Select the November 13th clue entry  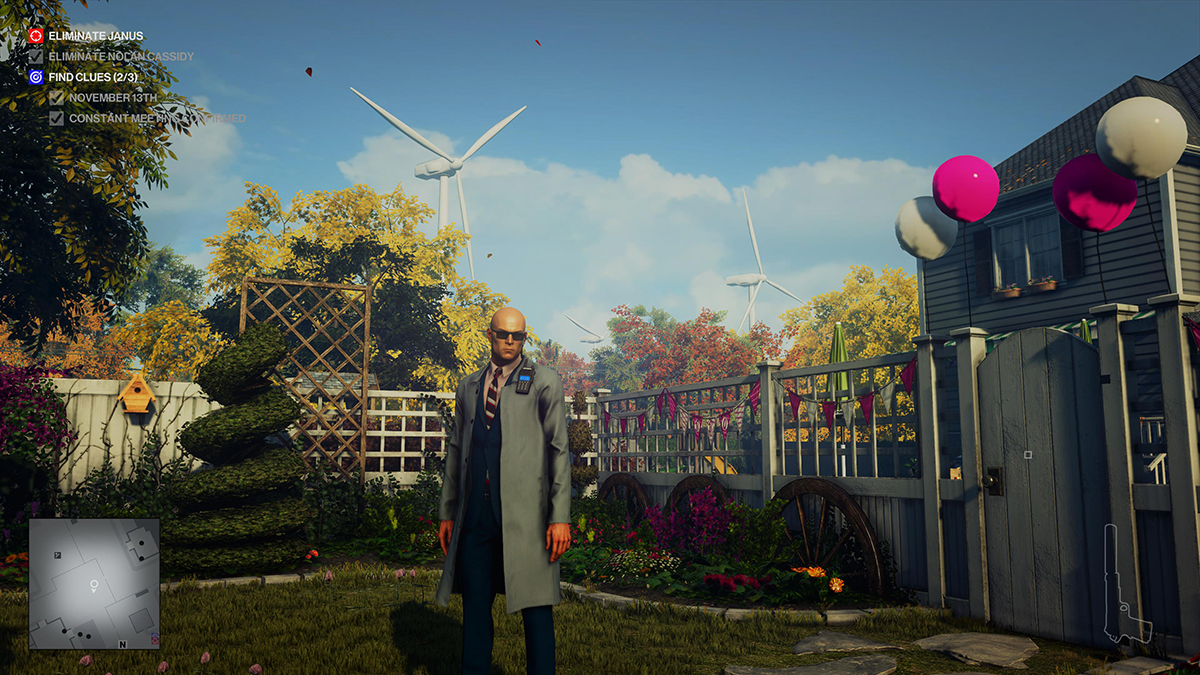[113, 98]
